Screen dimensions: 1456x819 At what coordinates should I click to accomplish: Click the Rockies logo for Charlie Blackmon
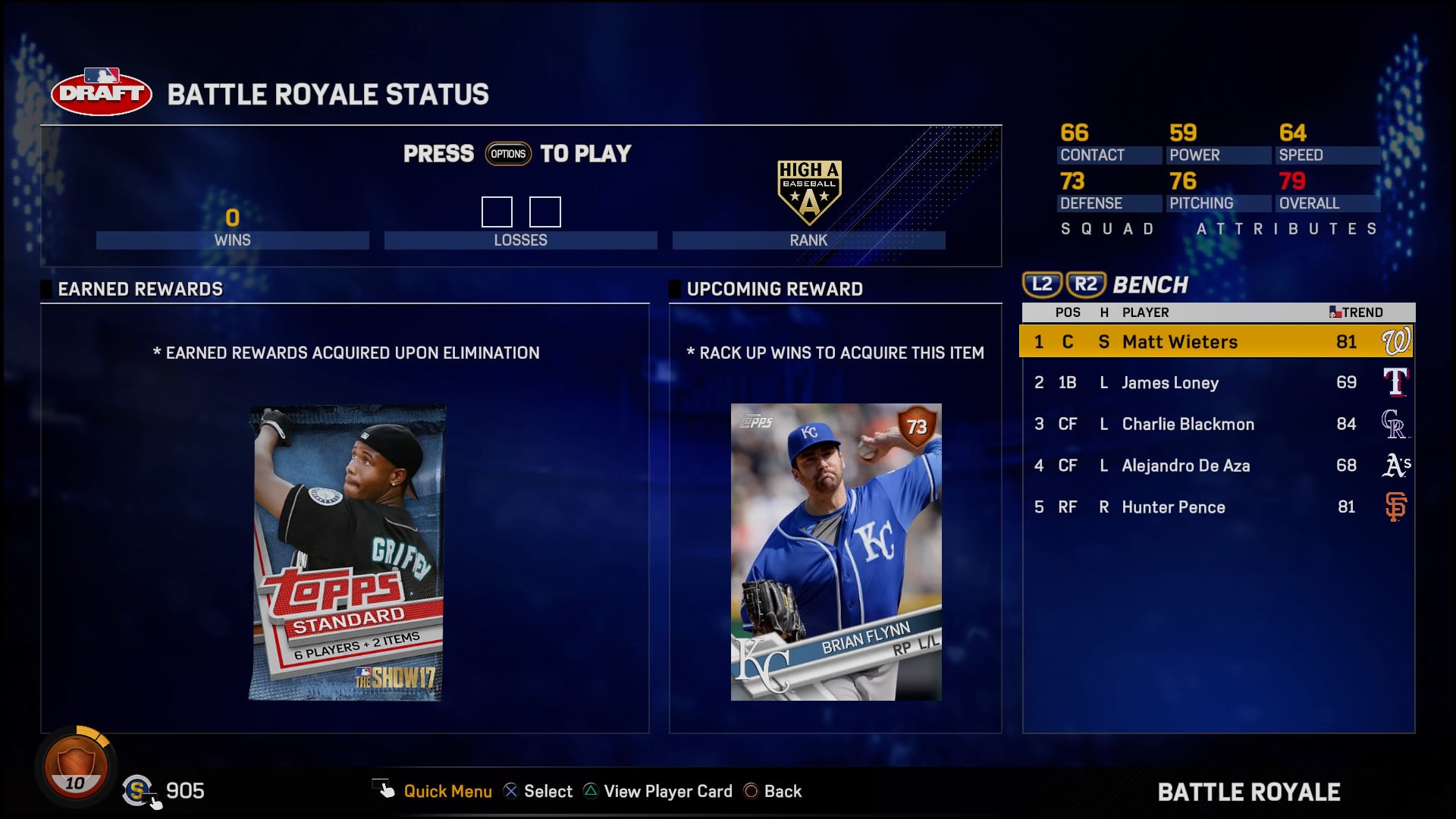click(1399, 425)
